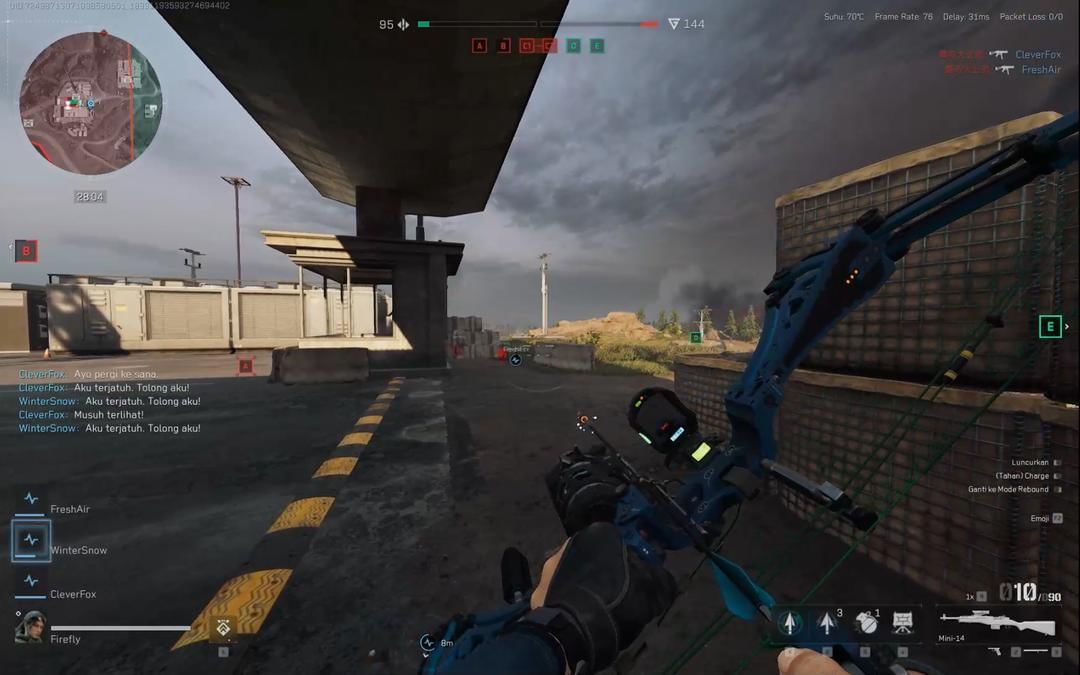Select the green E objective indicator at top

(597, 46)
